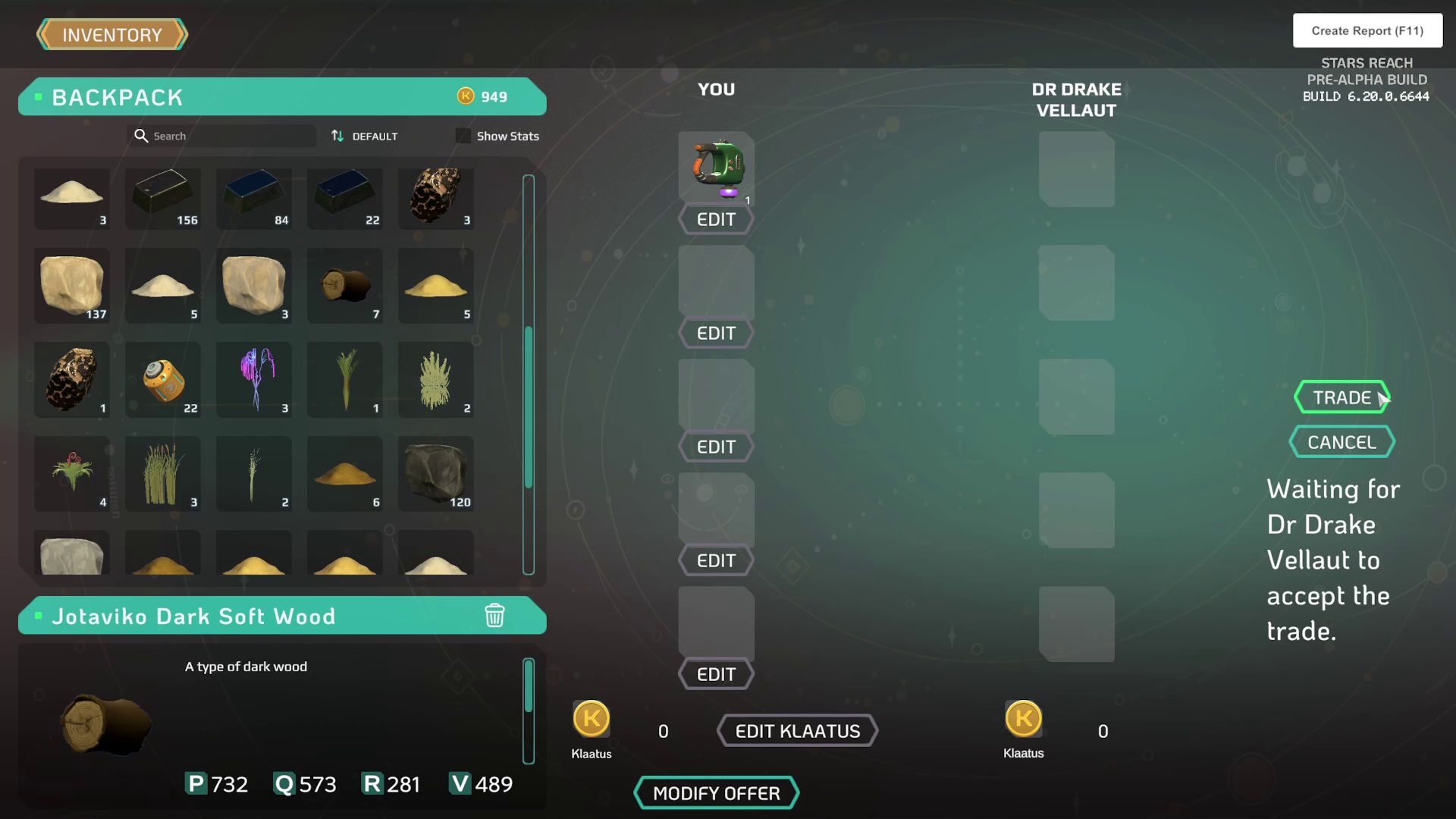Click the backpack list scrollbar
The height and width of the screenshot is (819, 1456).
[x=529, y=407]
